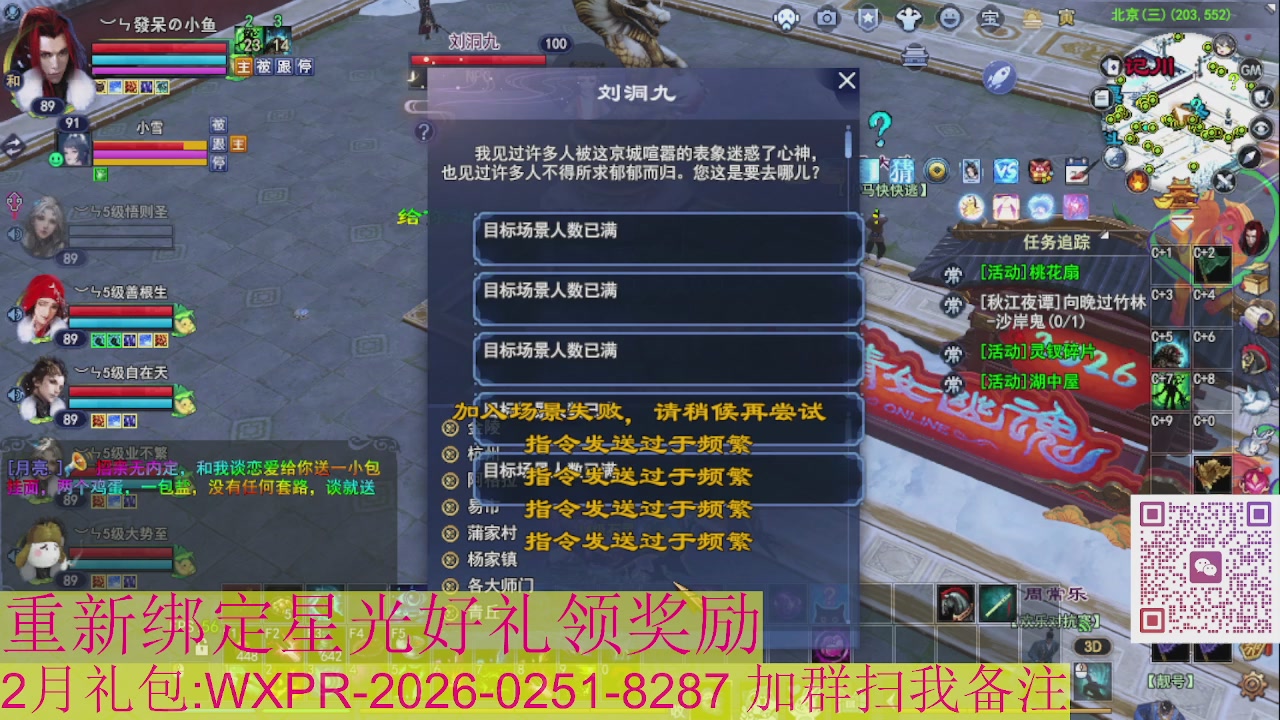Select 金陵 from the destination menu
This screenshot has height=720, width=1280.
tap(485, 427)
